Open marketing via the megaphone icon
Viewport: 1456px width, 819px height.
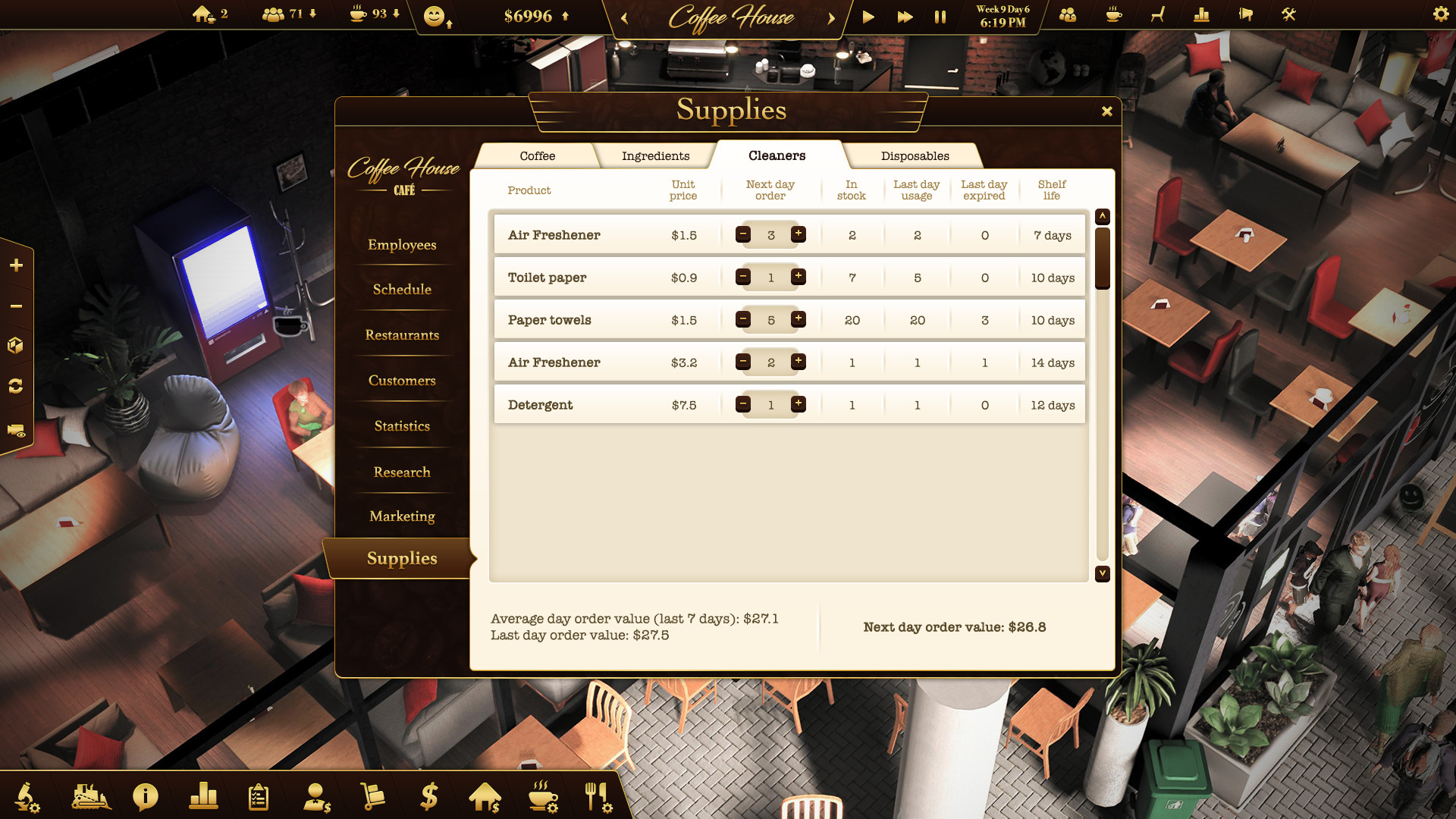point(1244,14)
